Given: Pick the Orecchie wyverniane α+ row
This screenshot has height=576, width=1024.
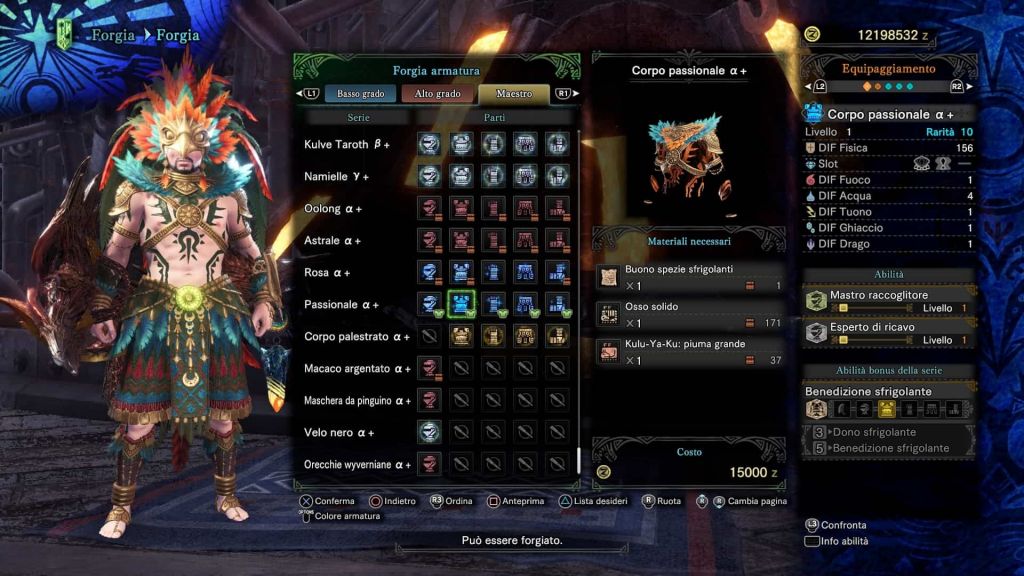Looking at the screenshot, I should (357, 465).
